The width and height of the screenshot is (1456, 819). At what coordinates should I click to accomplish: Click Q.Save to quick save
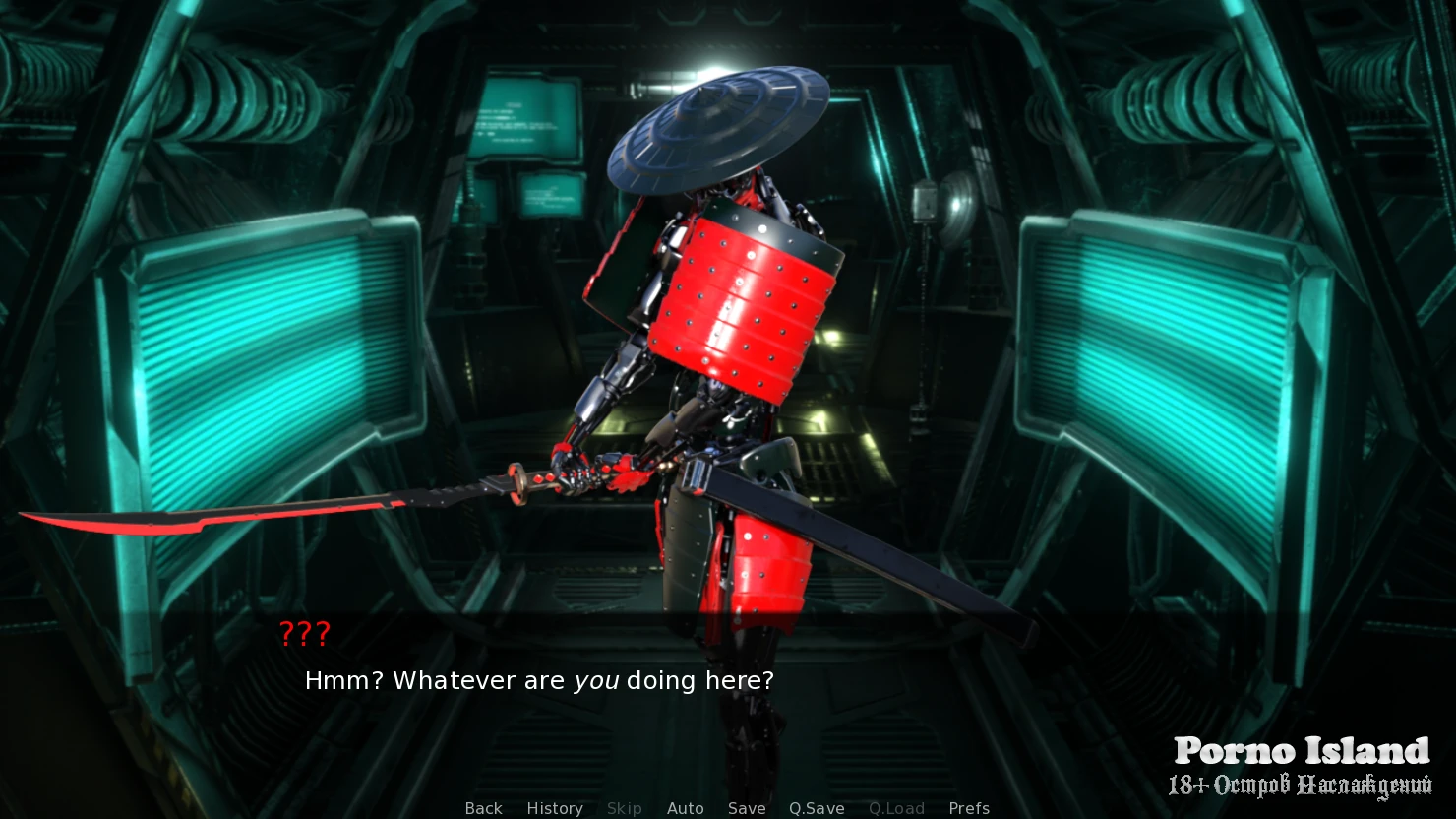tap(817, 808)
